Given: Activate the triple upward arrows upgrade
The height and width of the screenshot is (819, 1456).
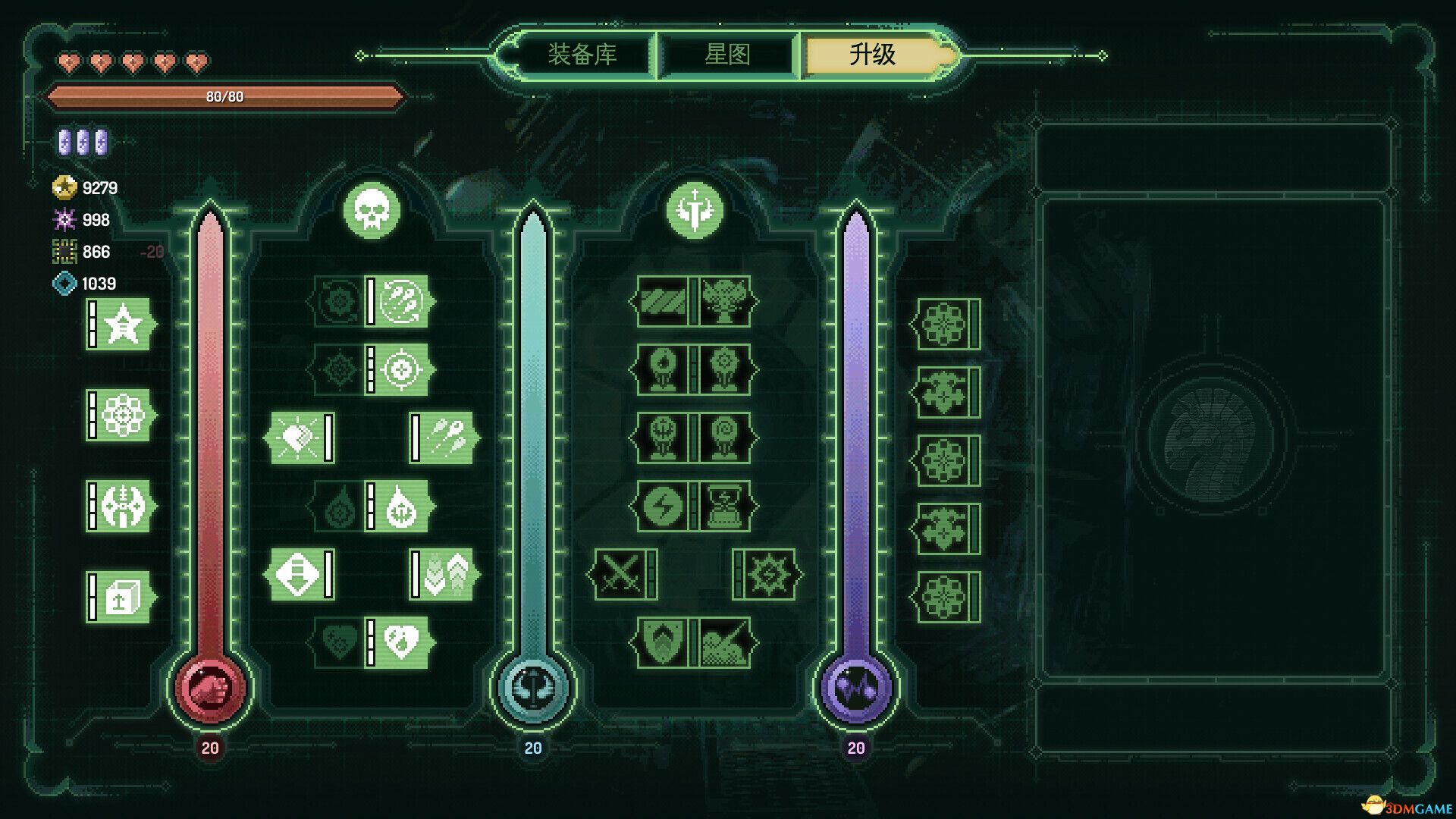Looking at the screenshot, I should coord(447,575).
